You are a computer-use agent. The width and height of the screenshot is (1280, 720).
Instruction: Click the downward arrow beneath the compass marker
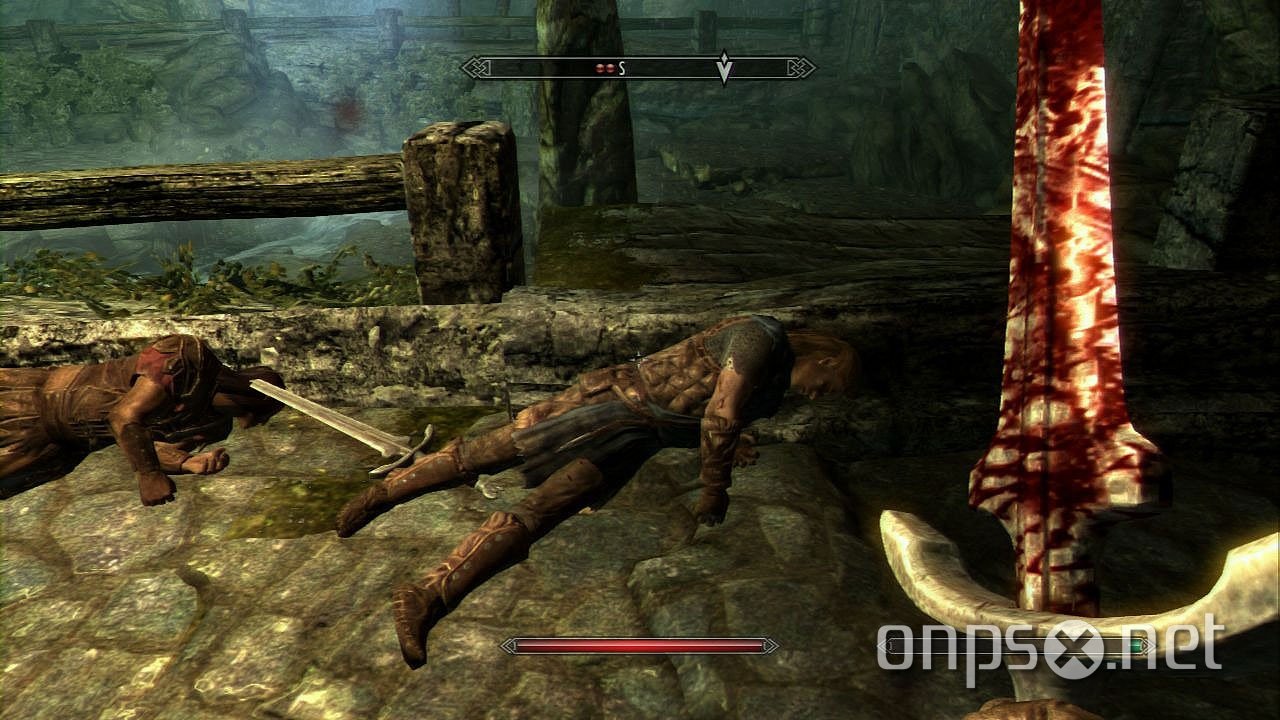point(724,74)
